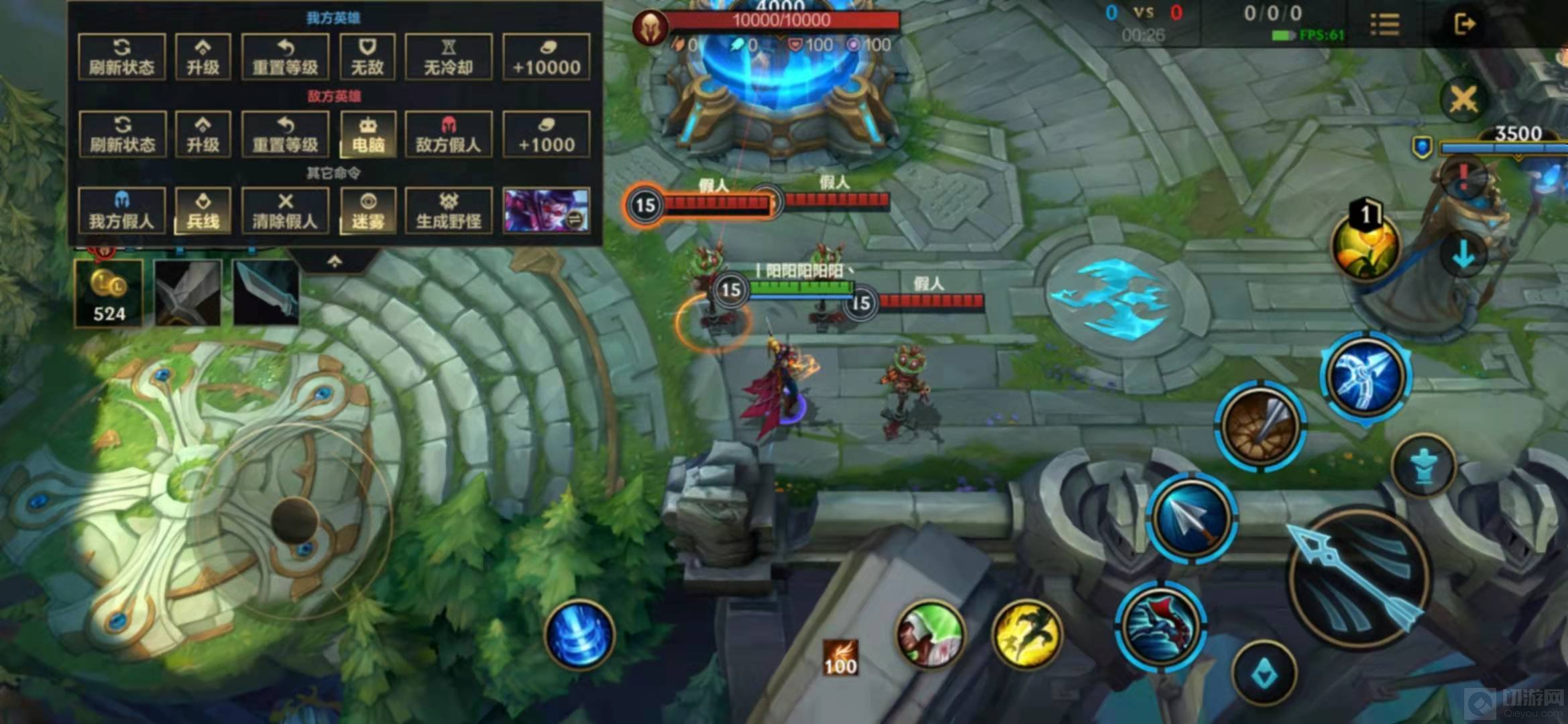Activate the blue healing summoner spell
The height and width of the screenshot is (724, 1568).
tap(579, 634)
